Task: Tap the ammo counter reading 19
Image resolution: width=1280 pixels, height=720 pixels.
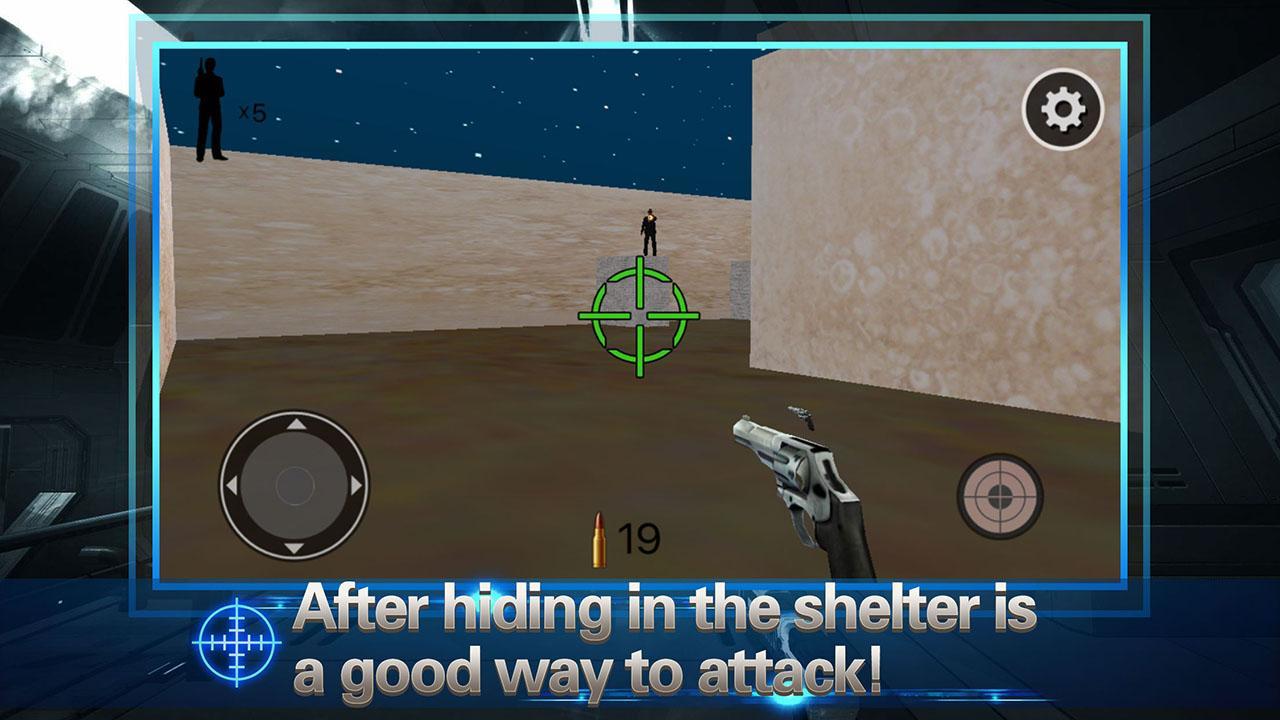Action: (x=641, y=537)
